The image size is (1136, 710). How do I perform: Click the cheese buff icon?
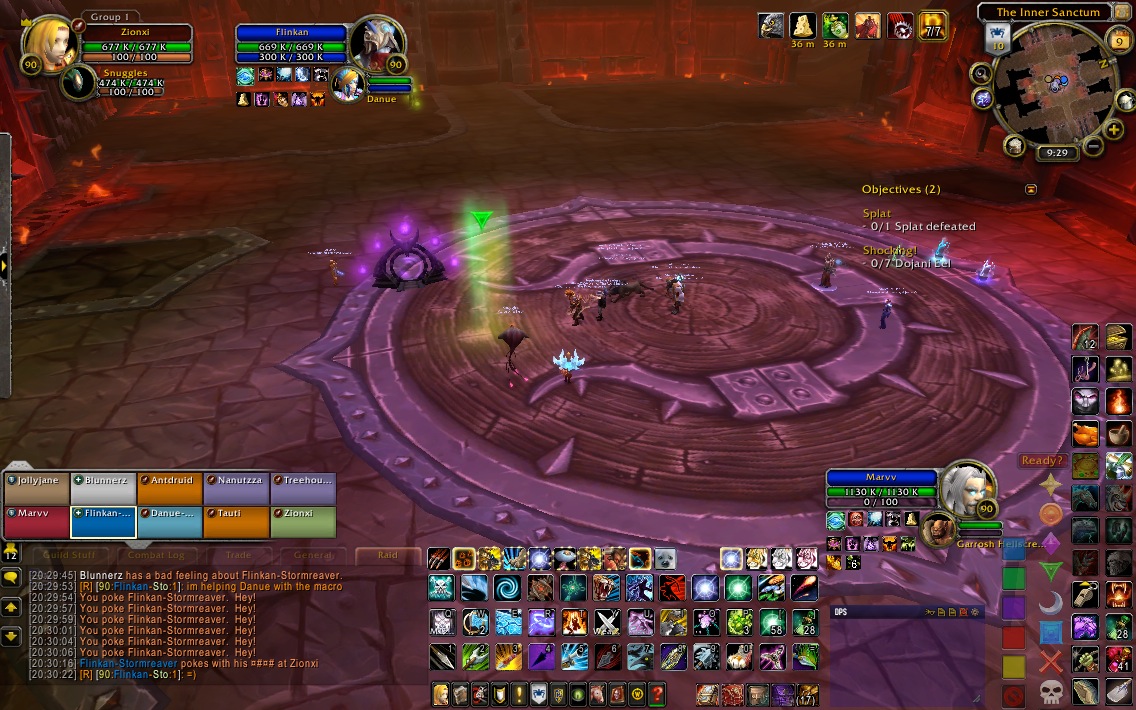802,25
